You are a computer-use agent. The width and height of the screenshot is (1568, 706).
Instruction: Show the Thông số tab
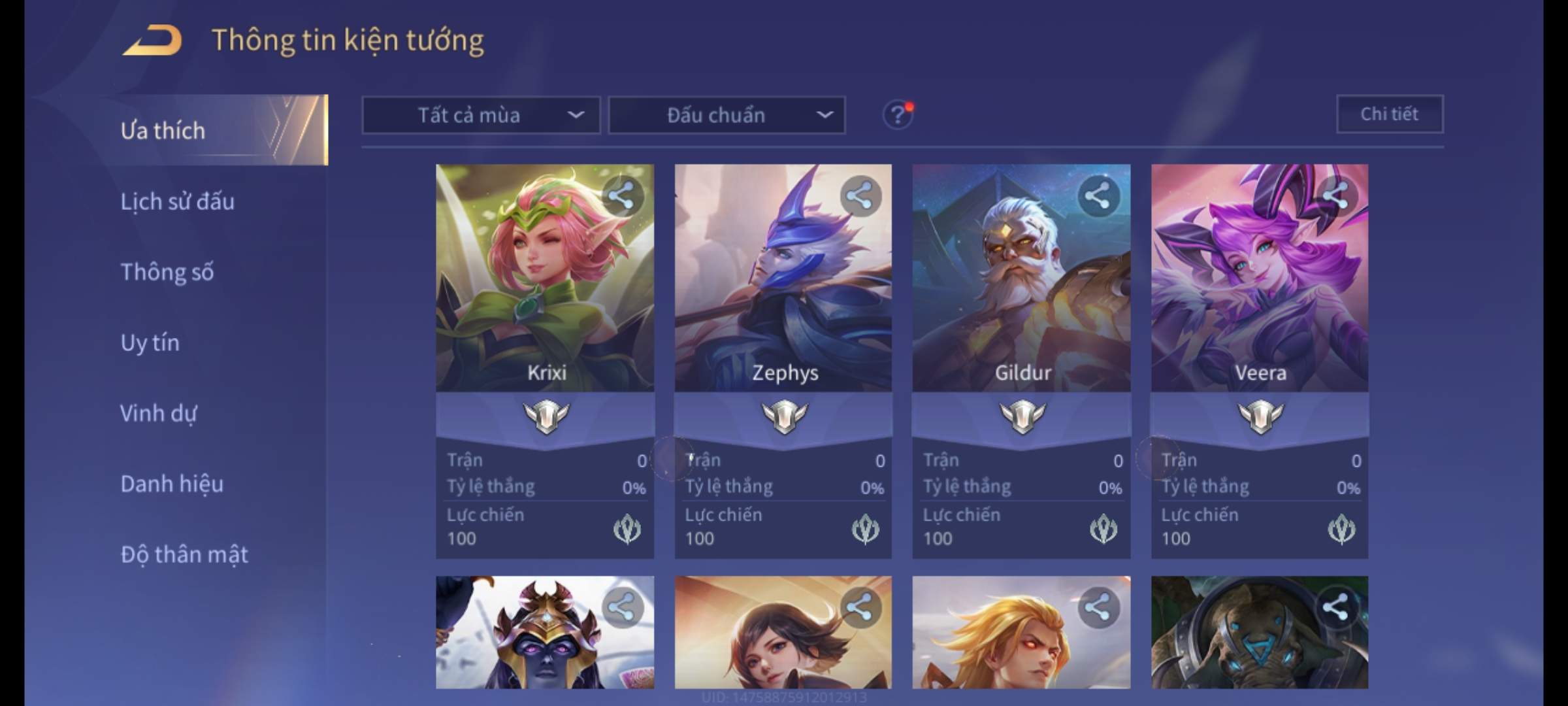[167, 272]
